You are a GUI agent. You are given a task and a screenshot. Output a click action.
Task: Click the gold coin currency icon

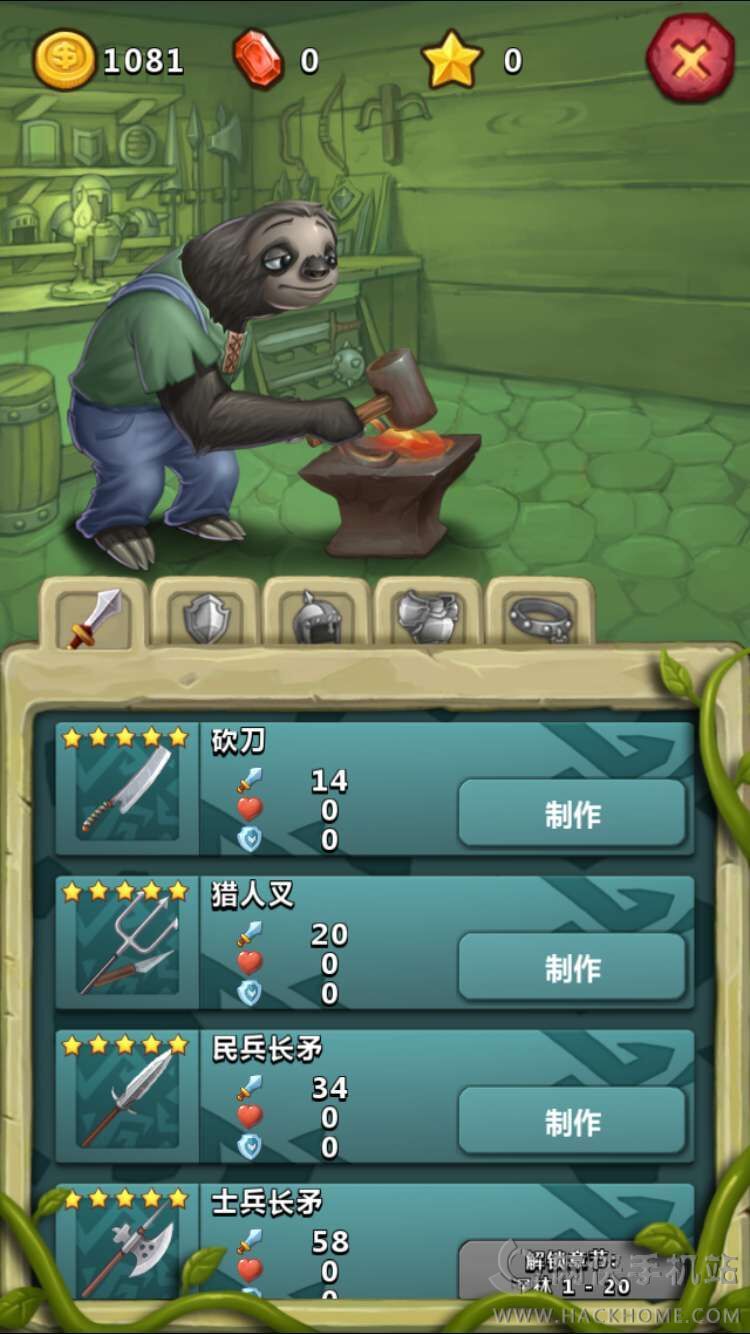[x=65, y=60]
